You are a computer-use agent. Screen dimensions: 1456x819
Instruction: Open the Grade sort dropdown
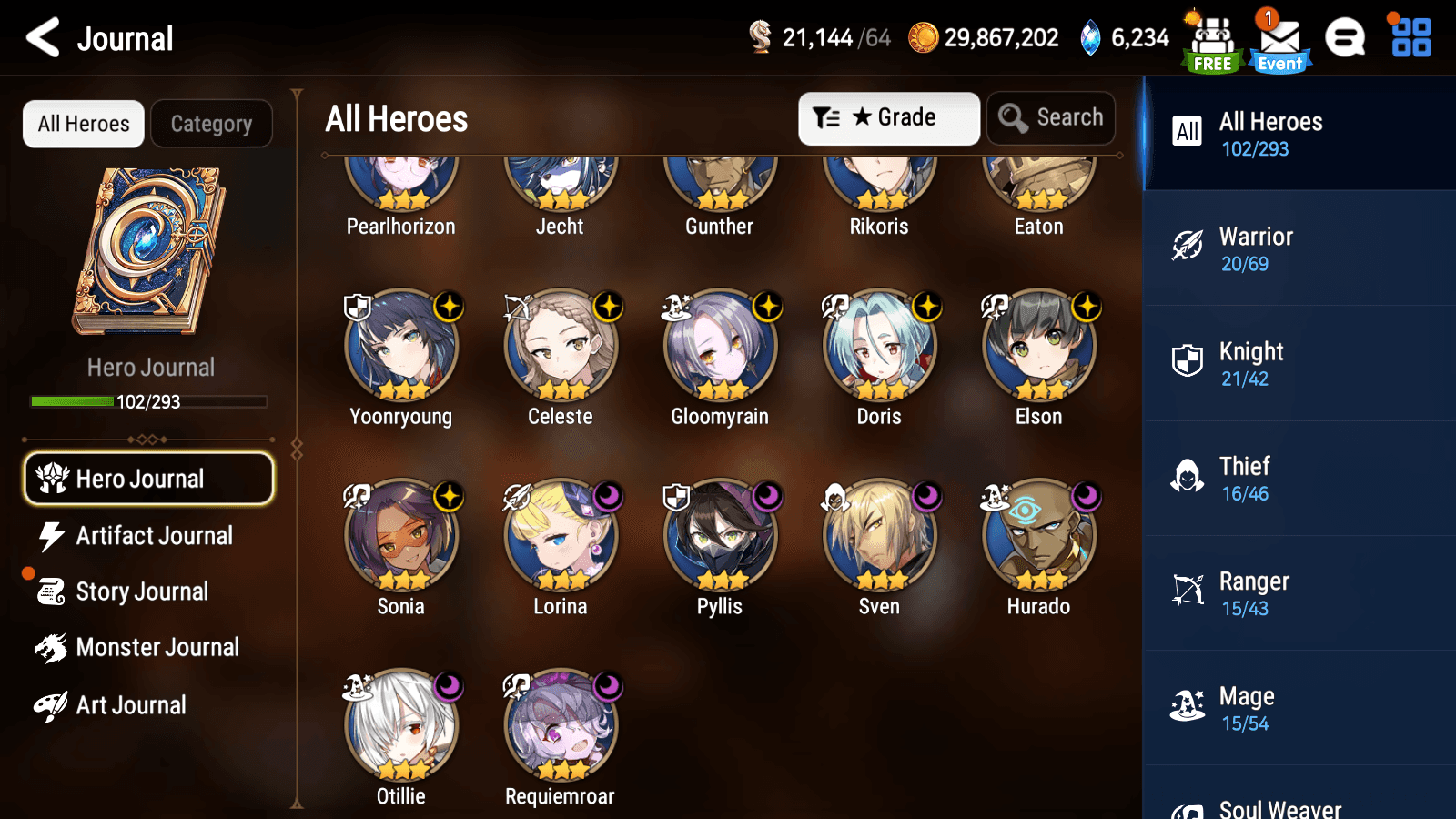click(888, 117)
